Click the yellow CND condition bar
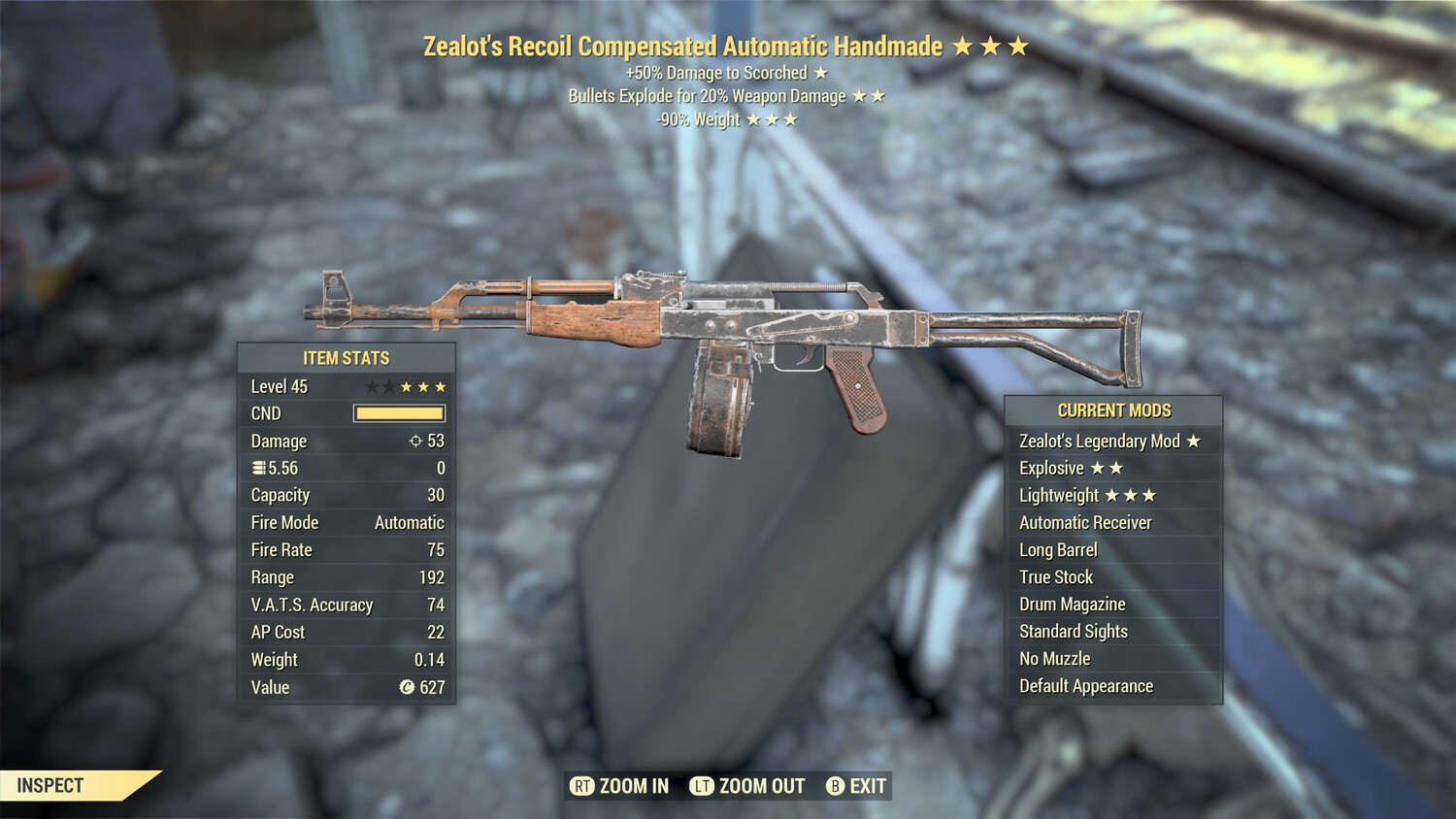The height and width of the screenshot is (819, 1456). pyautogui.click(x=399, y=413)
